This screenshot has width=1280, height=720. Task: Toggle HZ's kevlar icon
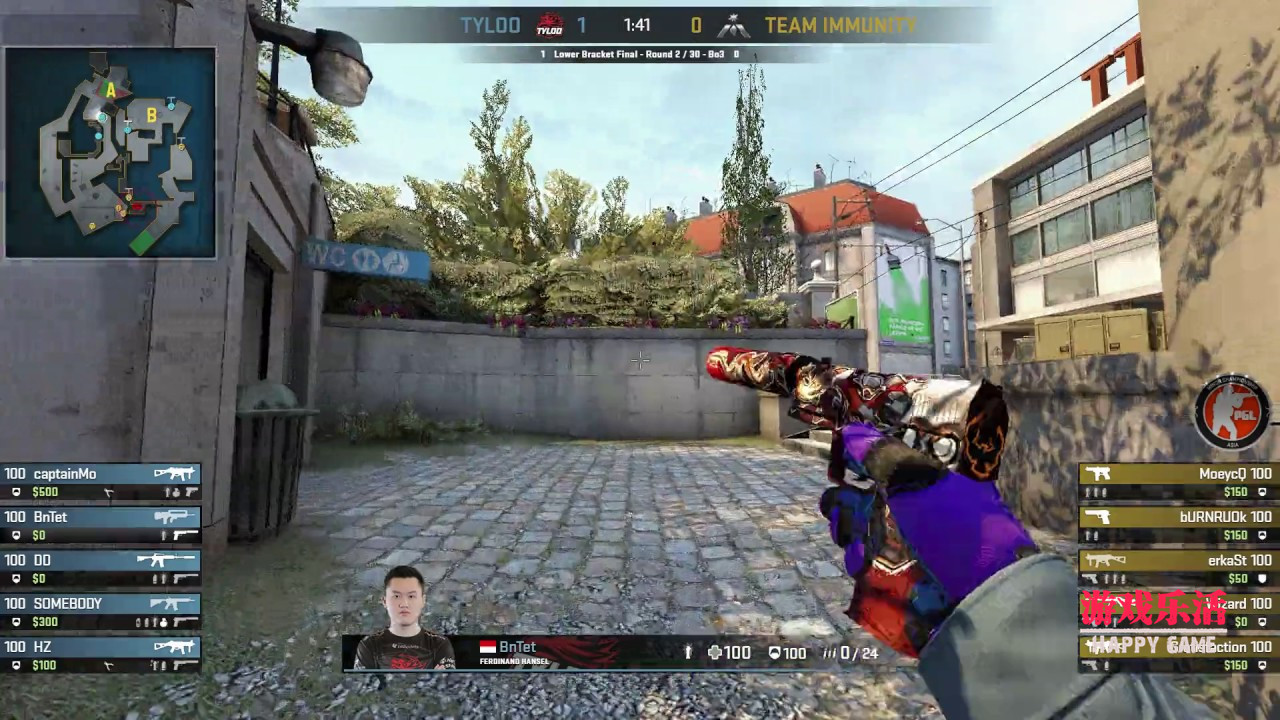click(x=15, y=664)
